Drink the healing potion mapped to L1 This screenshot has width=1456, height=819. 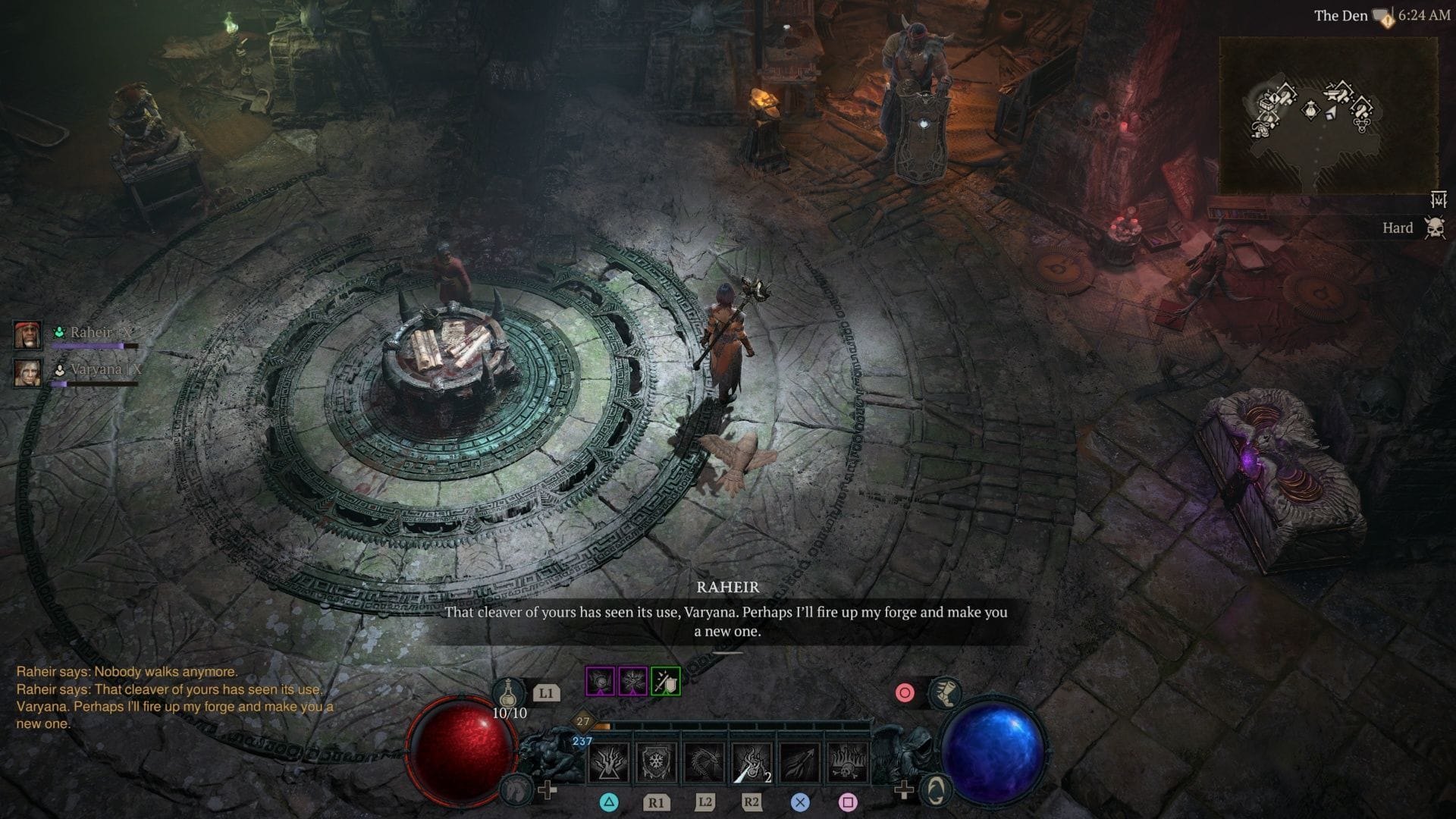coord(507,692)
